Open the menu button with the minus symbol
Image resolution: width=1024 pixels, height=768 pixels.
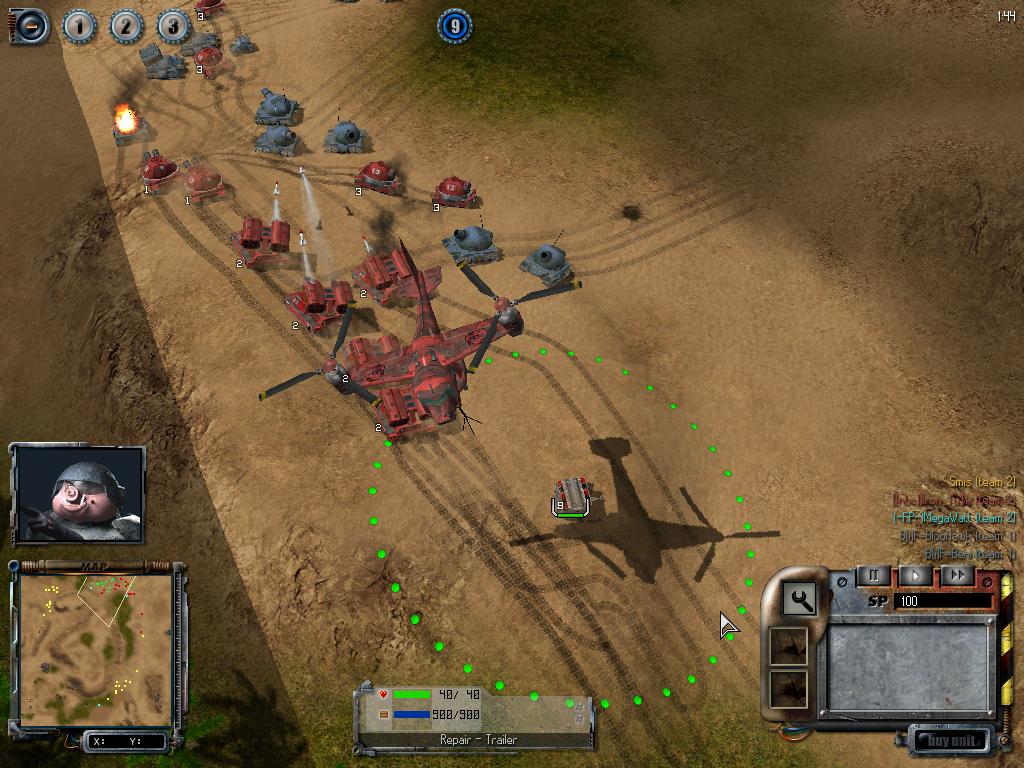click(30, 25)
